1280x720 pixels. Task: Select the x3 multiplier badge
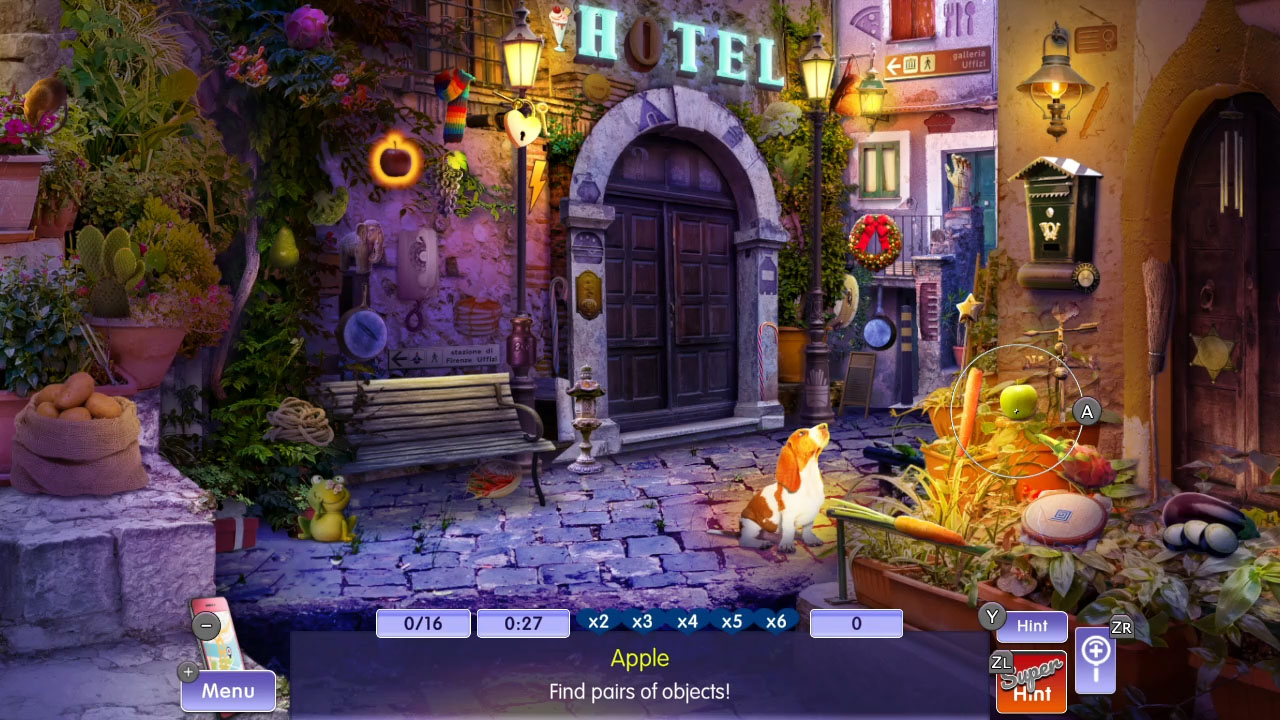(643, 621)
